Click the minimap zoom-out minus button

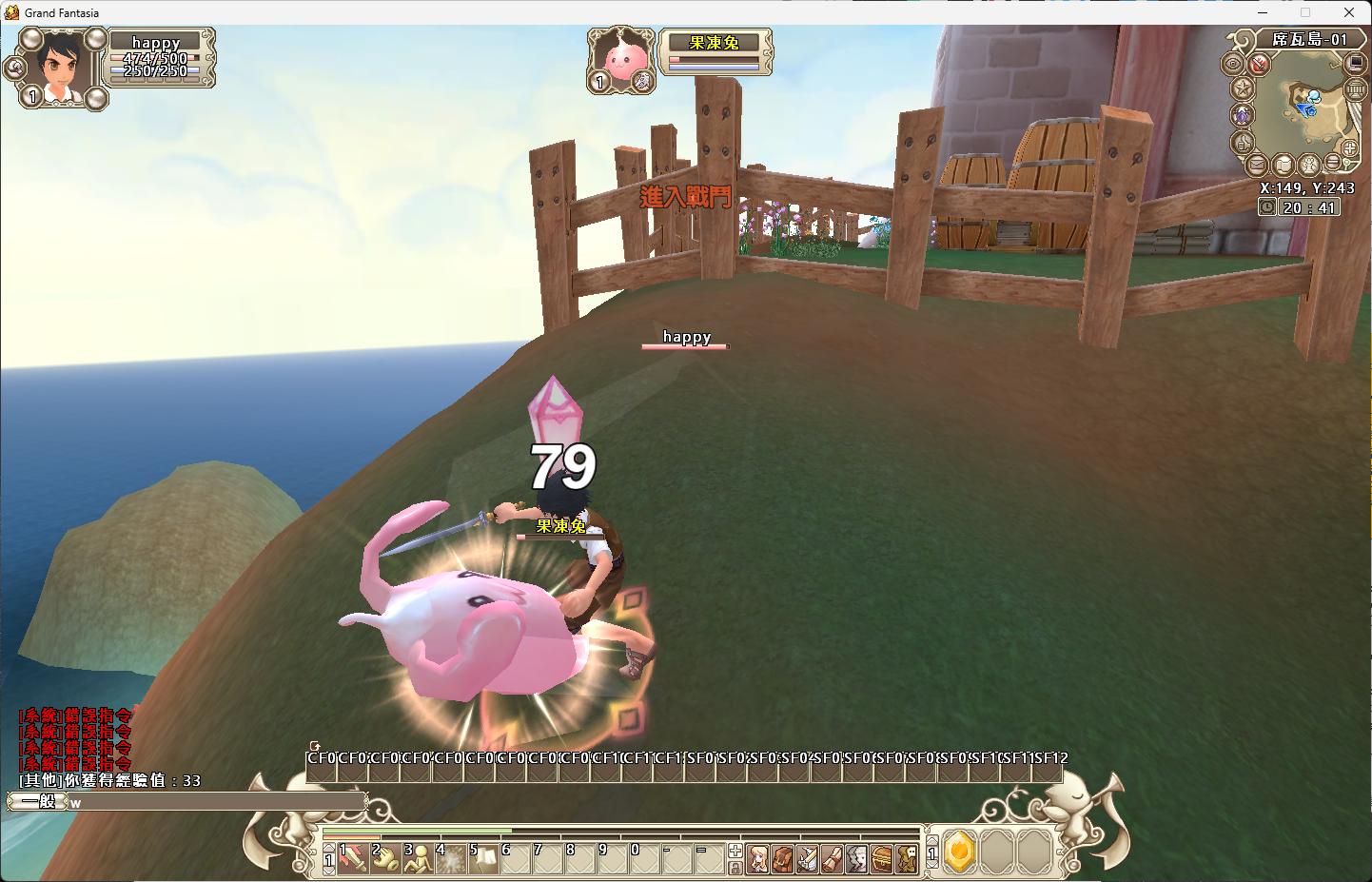click(x=1335, y=163)
